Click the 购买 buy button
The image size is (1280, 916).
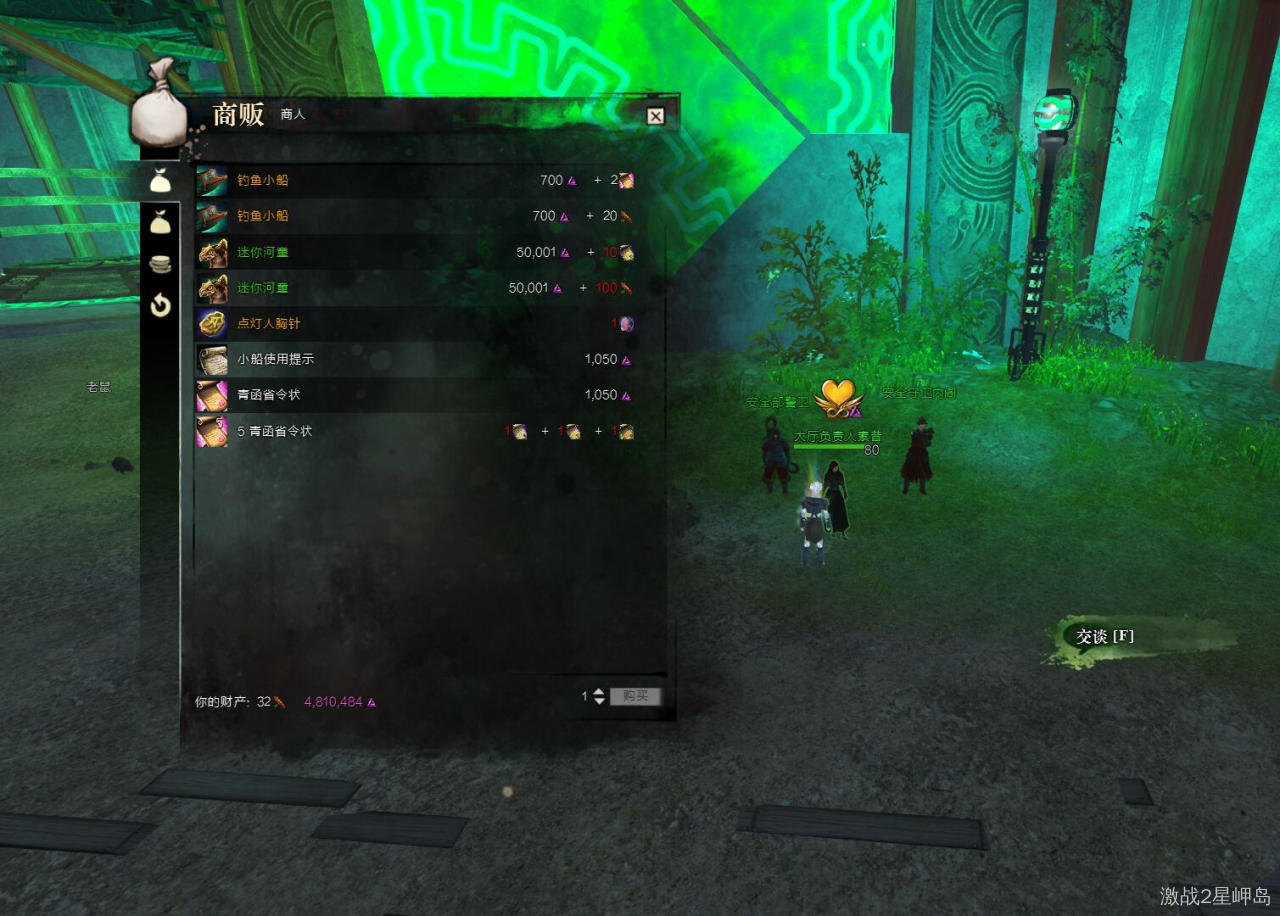635,696
